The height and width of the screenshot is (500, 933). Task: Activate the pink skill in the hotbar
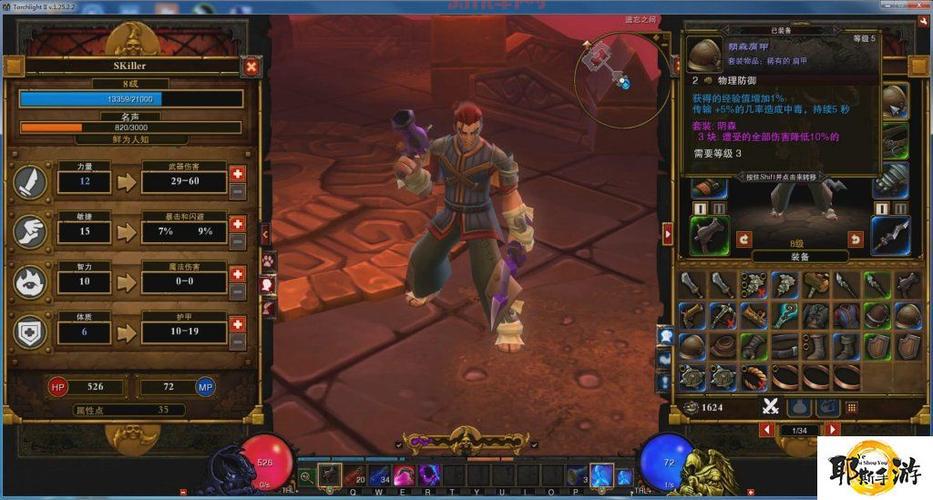tap(405, 475)
